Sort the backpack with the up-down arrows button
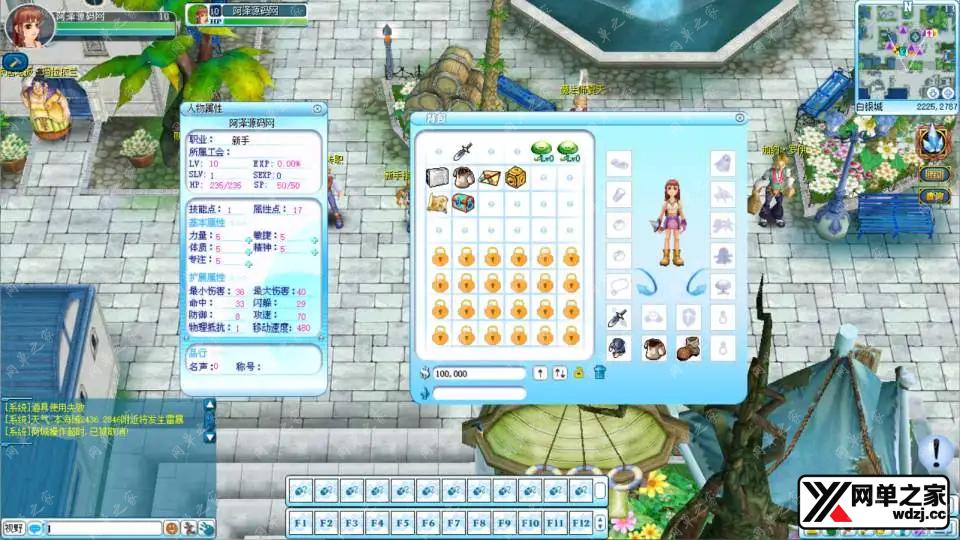 pyautogui.click(x=560, y=373)
